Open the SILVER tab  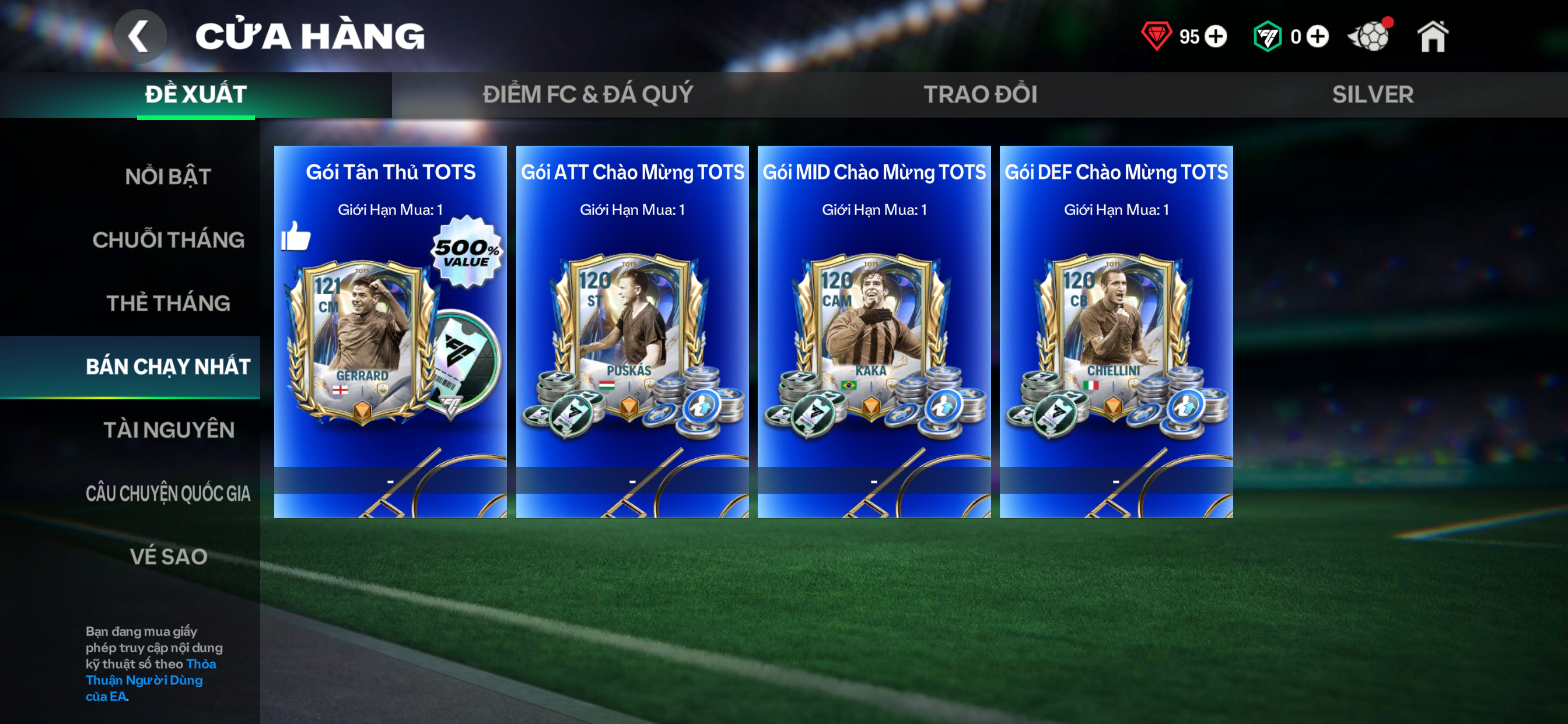(1373, 94)
